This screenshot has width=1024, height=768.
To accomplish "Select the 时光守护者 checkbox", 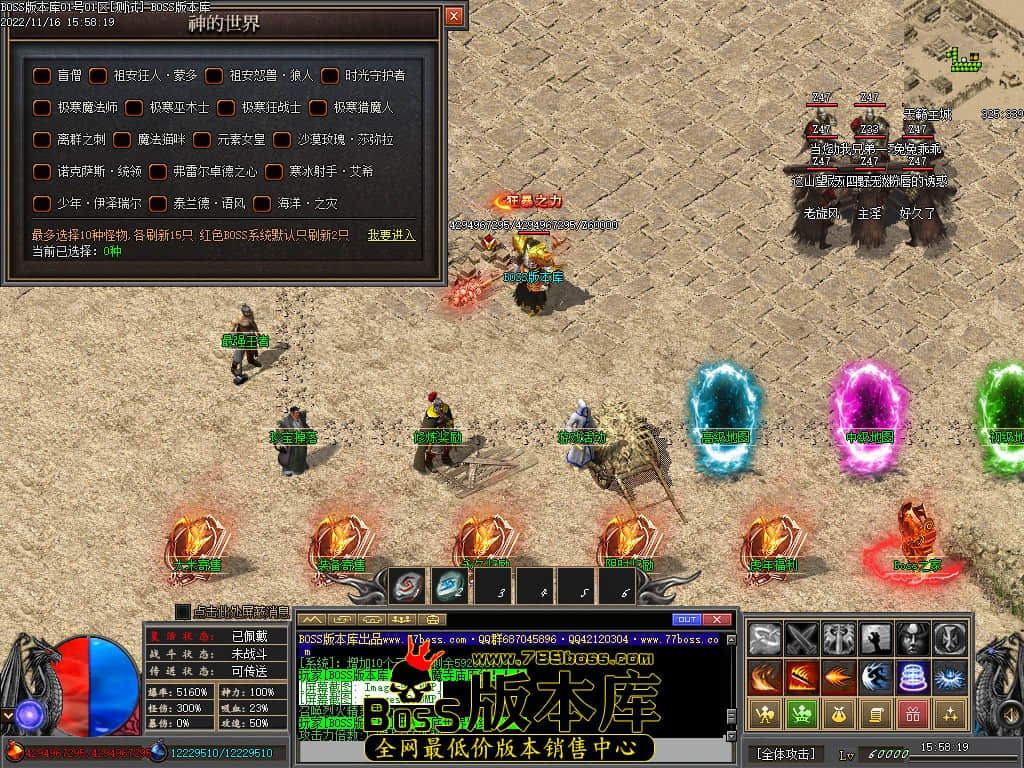I will (330, 75).
